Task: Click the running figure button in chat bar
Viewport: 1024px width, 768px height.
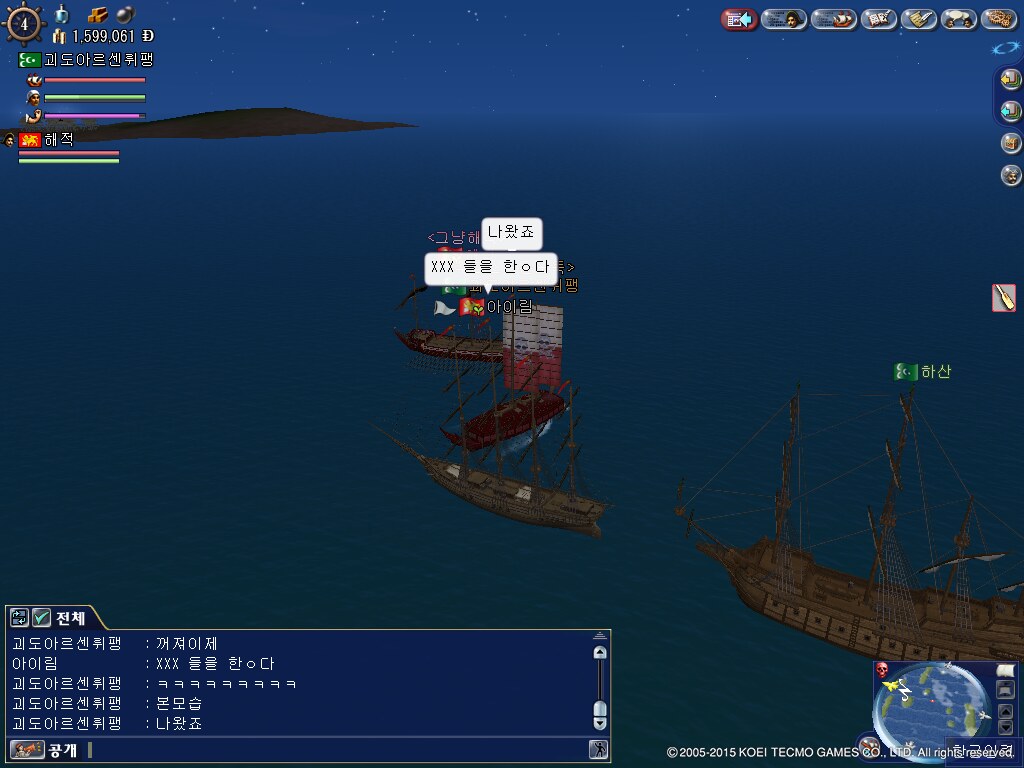Action: (x=598, y=749)
